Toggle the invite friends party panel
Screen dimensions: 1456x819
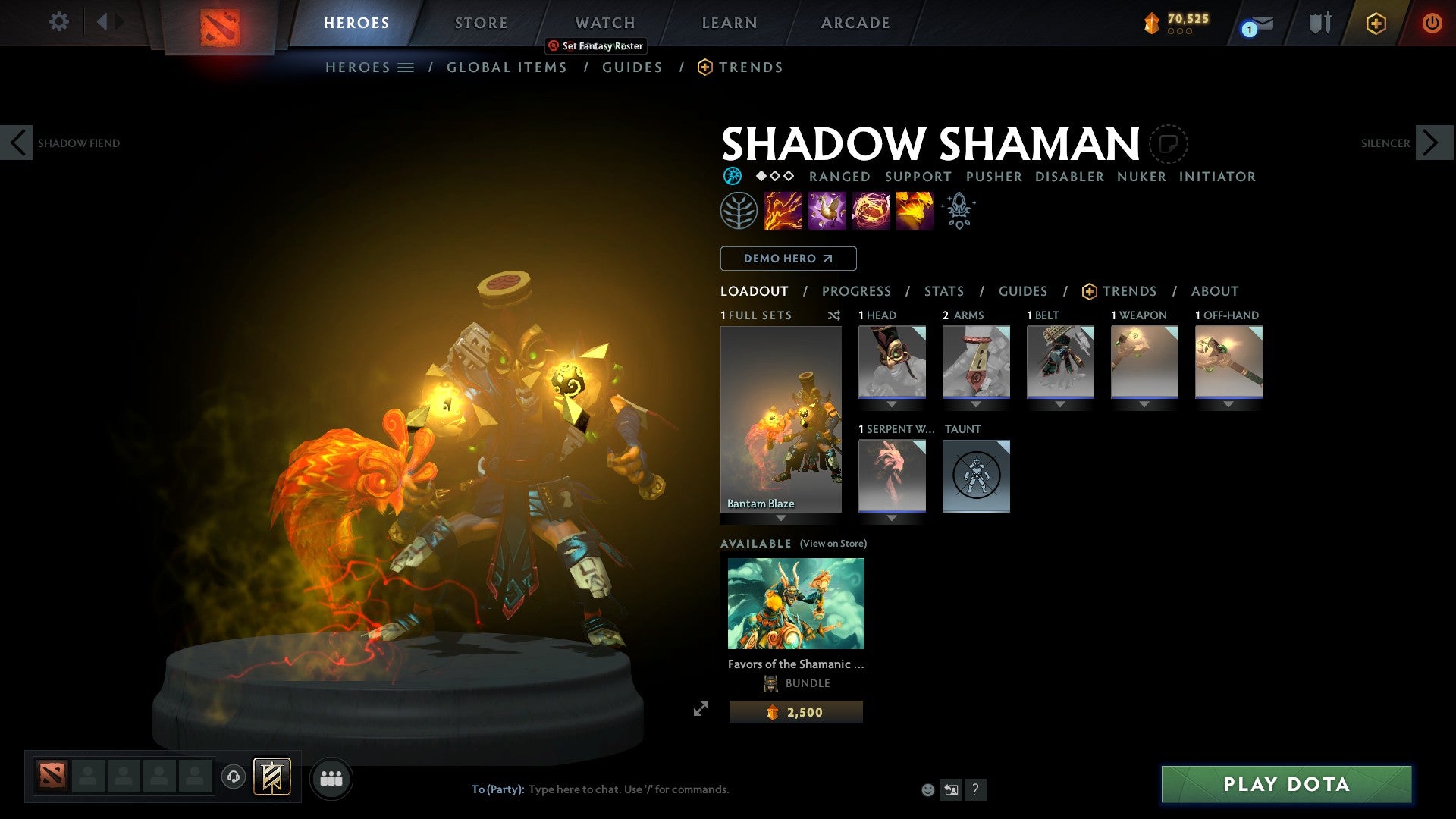tap(331, 778)
